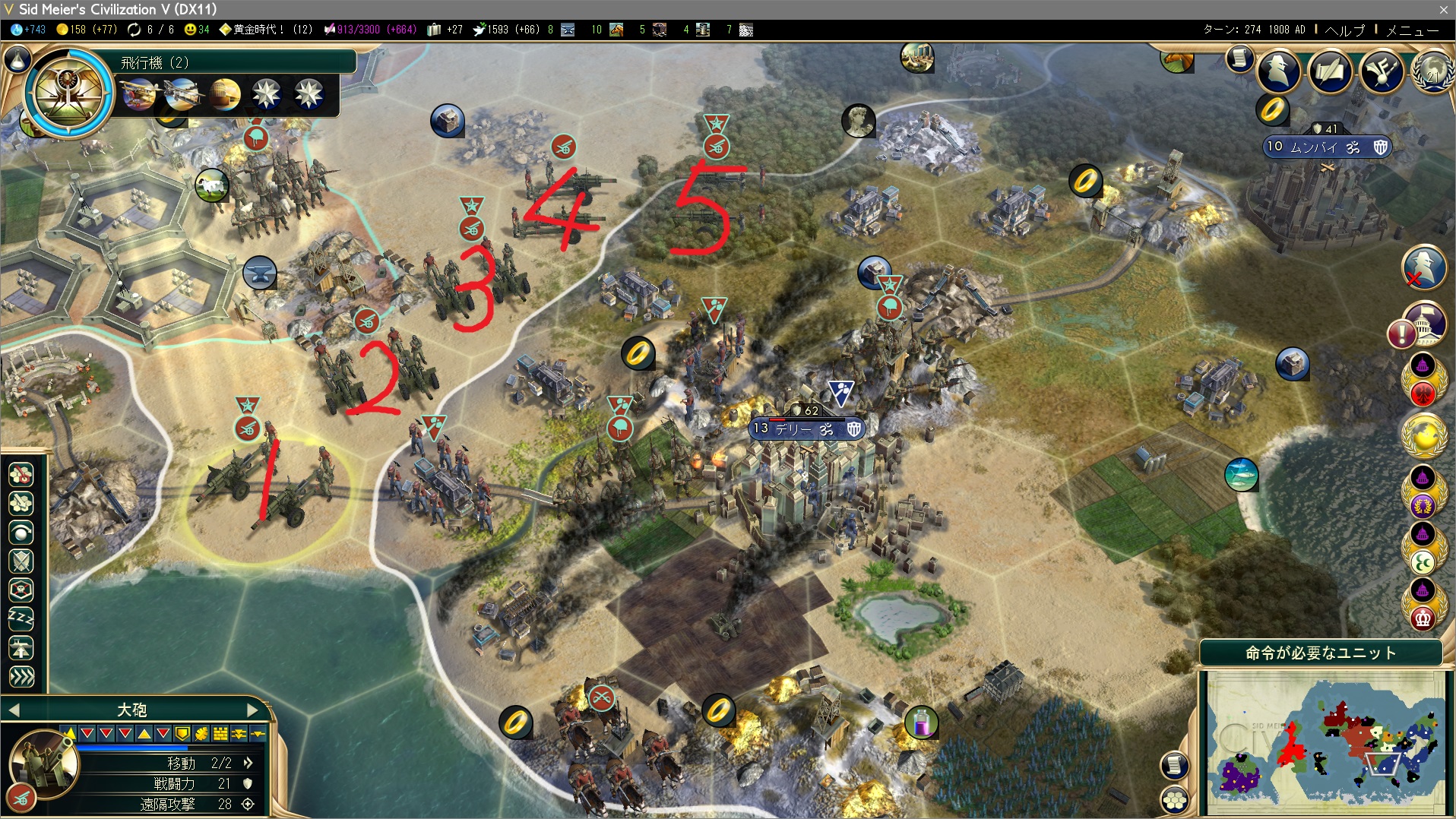Open the World Congress globe button
This screenshot has width=1456, height=819.
tap(1432, 71)
